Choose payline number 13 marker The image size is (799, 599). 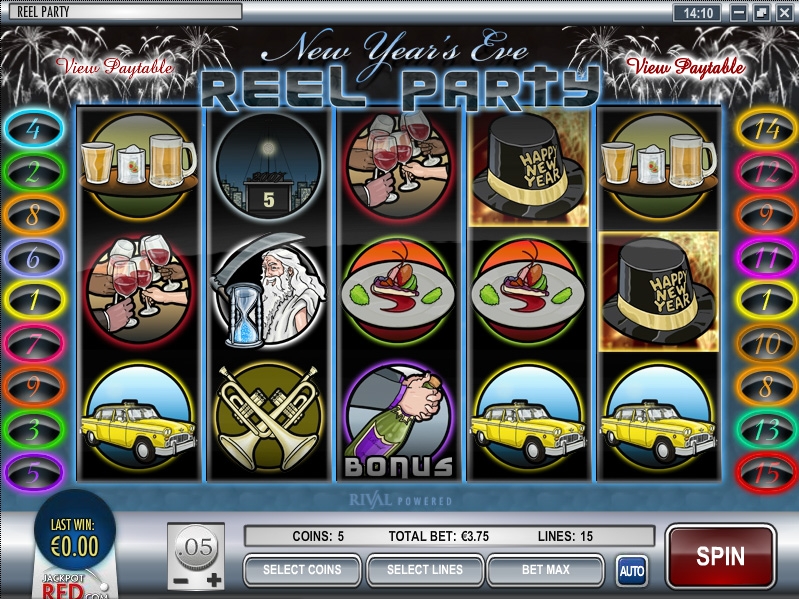pyautogui.click(x=765, y=429)
